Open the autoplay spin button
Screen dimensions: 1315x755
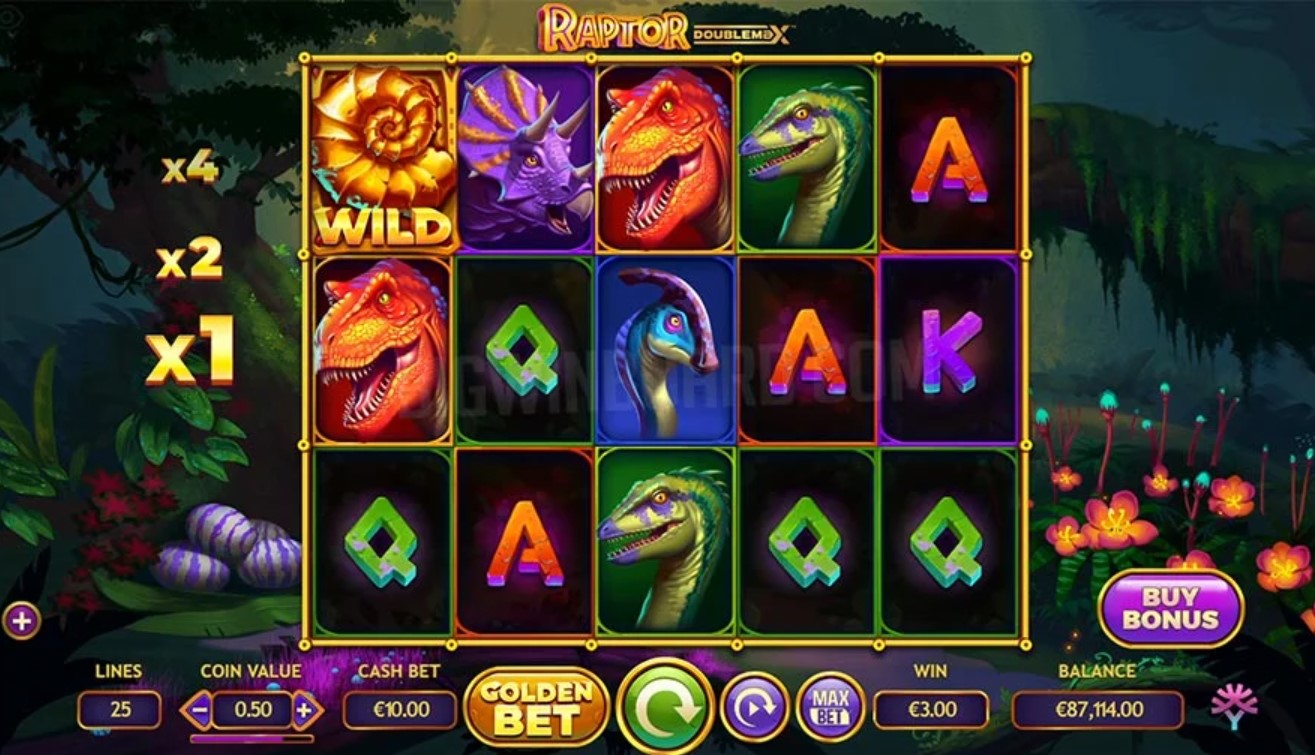tap(754, 709)
